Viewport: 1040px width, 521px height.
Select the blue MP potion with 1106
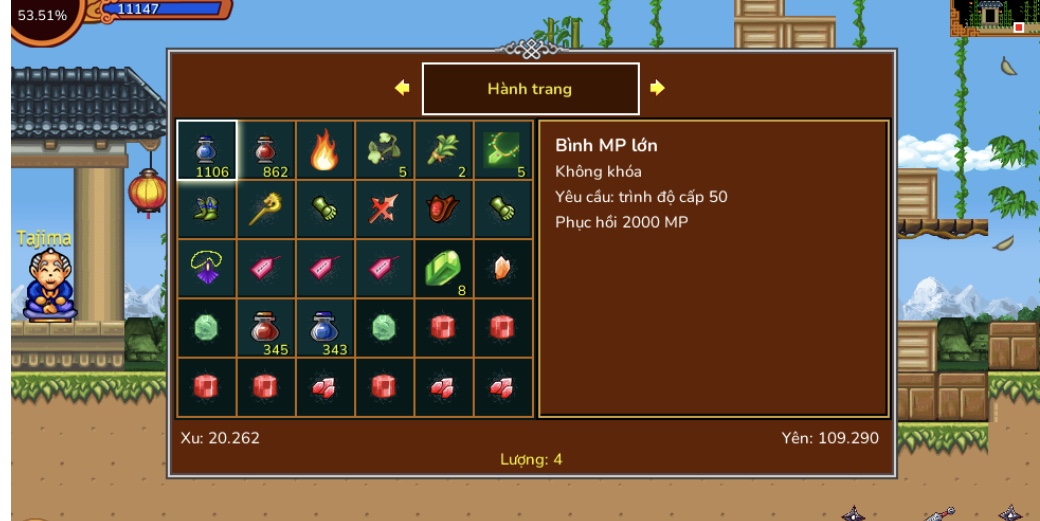[207, 151]
